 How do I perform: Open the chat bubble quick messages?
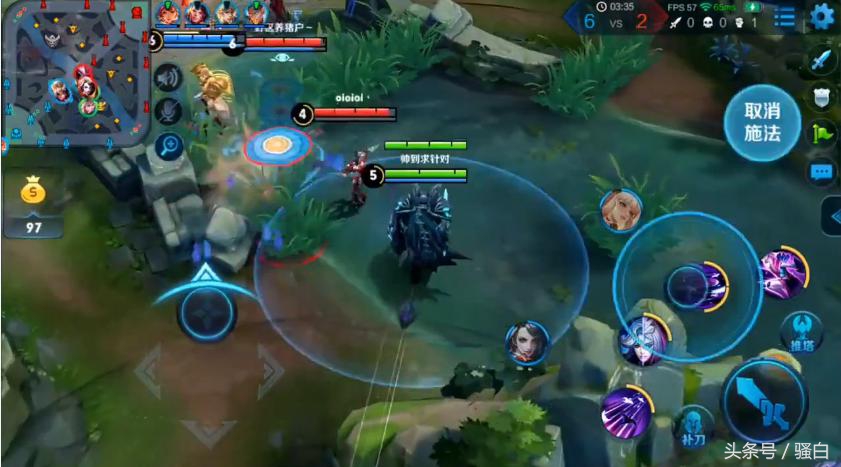[822, 172]
